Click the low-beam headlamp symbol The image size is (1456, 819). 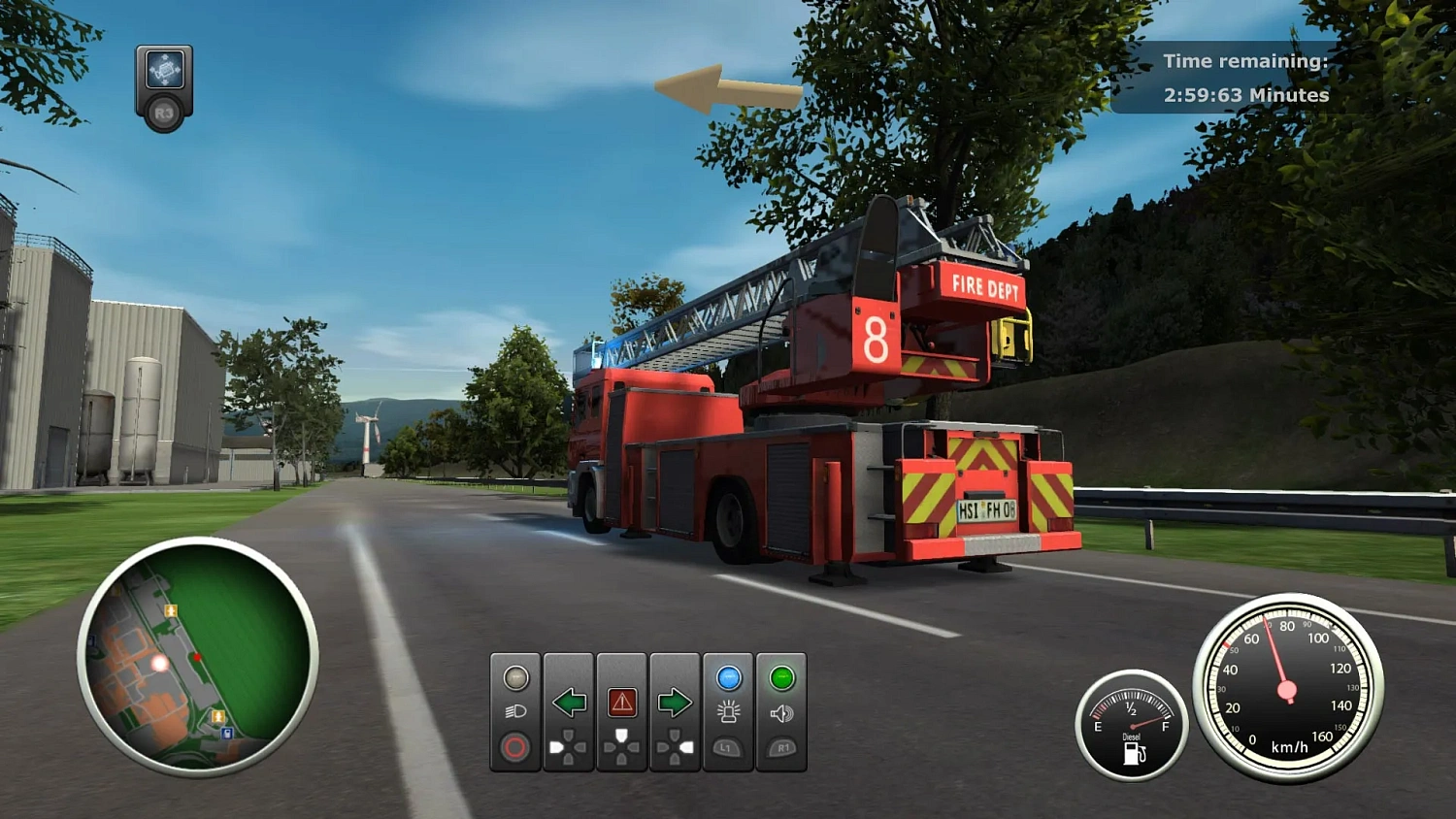click(516, 711)
